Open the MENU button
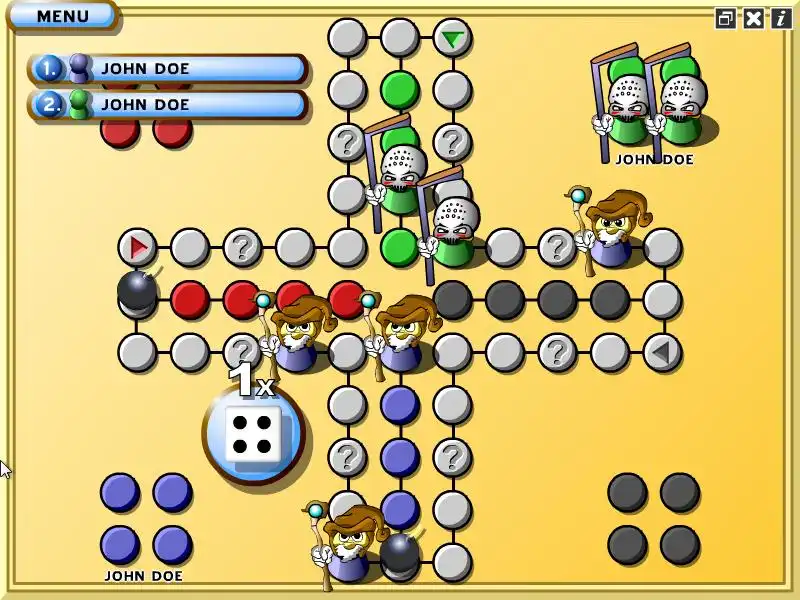 click(x=62, y=16)
